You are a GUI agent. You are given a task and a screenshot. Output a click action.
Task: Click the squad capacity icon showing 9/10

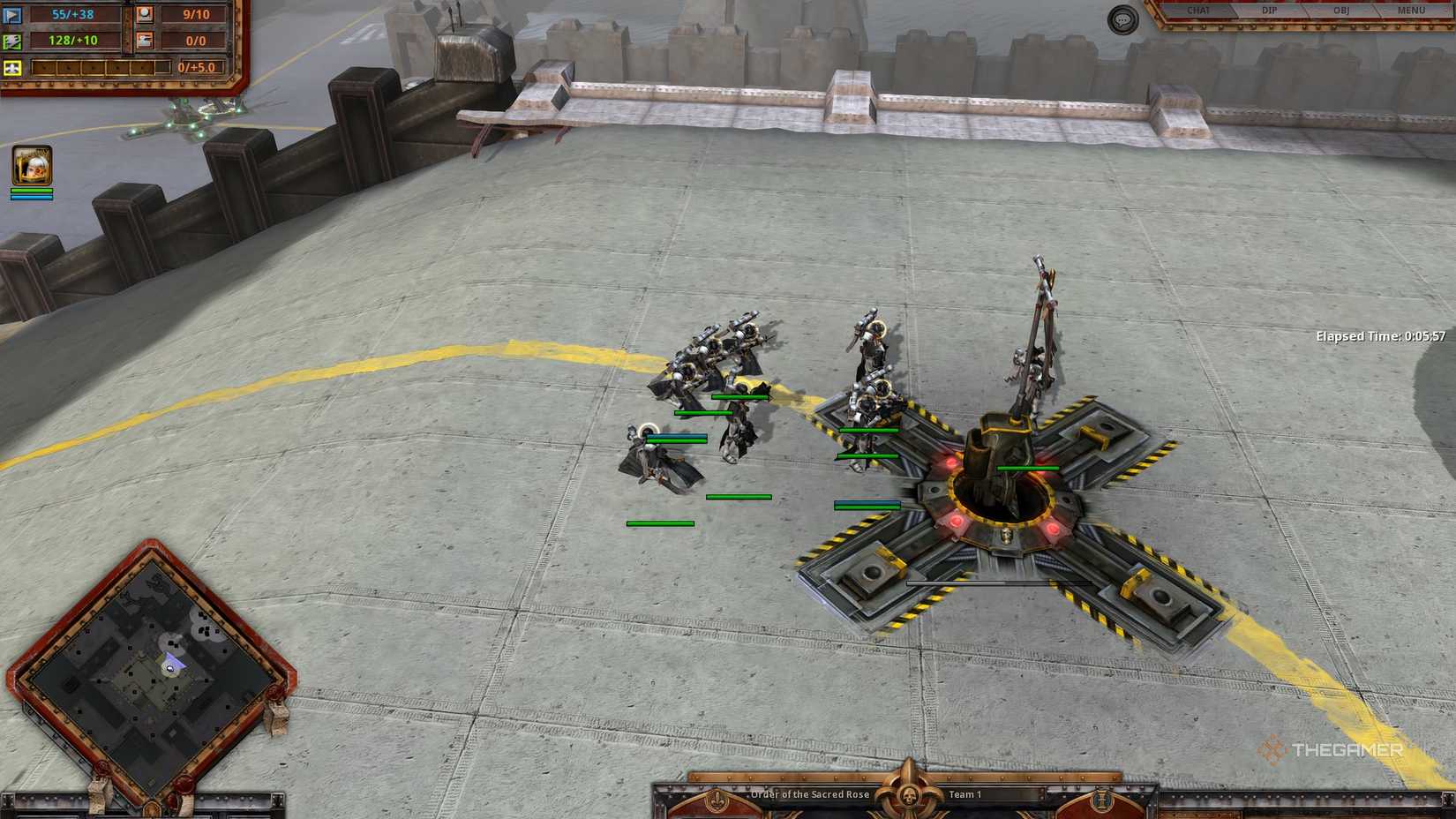tap(144, 15)
